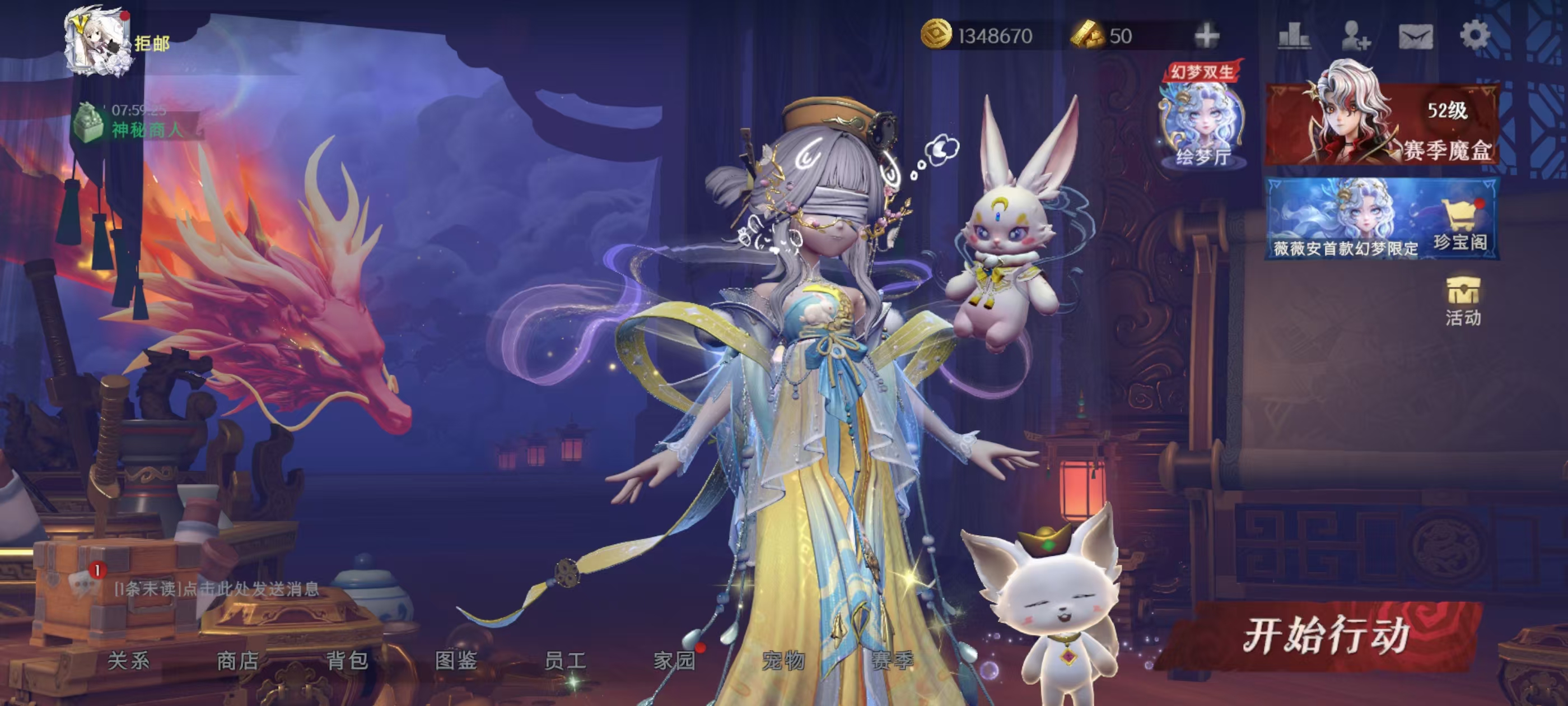Open the 背包 backpack

(x=347, y=661)
